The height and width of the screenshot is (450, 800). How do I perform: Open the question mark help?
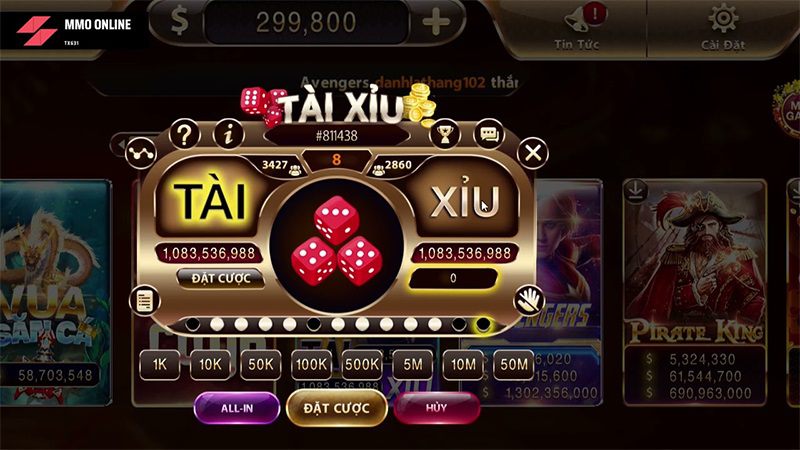[184, 133]
